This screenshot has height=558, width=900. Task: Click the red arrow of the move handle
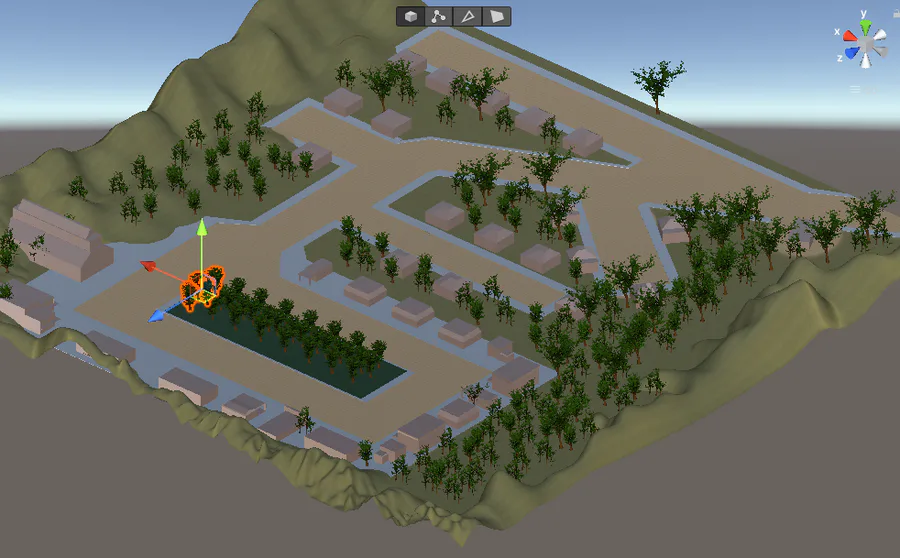[148, 266]
